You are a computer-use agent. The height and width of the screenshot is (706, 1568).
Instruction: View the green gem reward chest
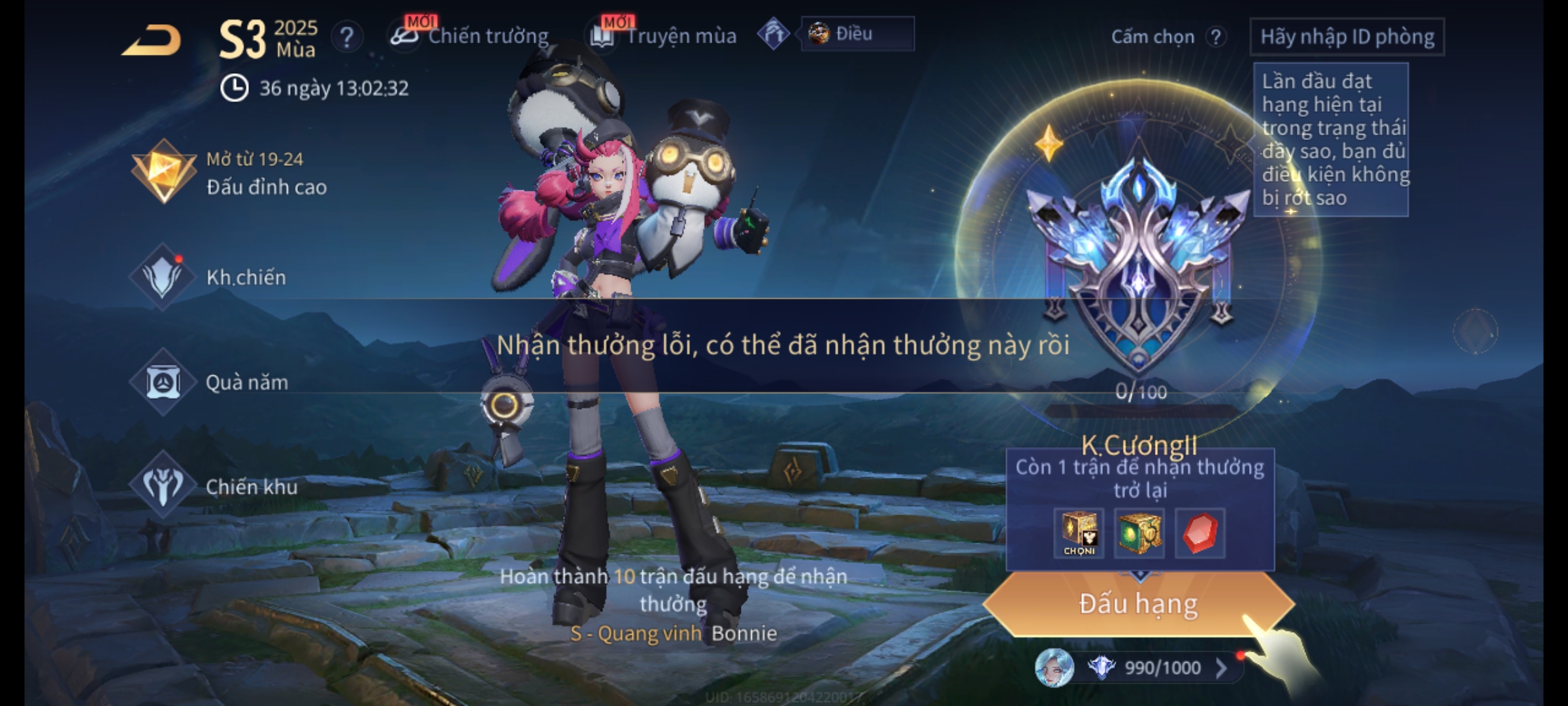(1139, 533)
